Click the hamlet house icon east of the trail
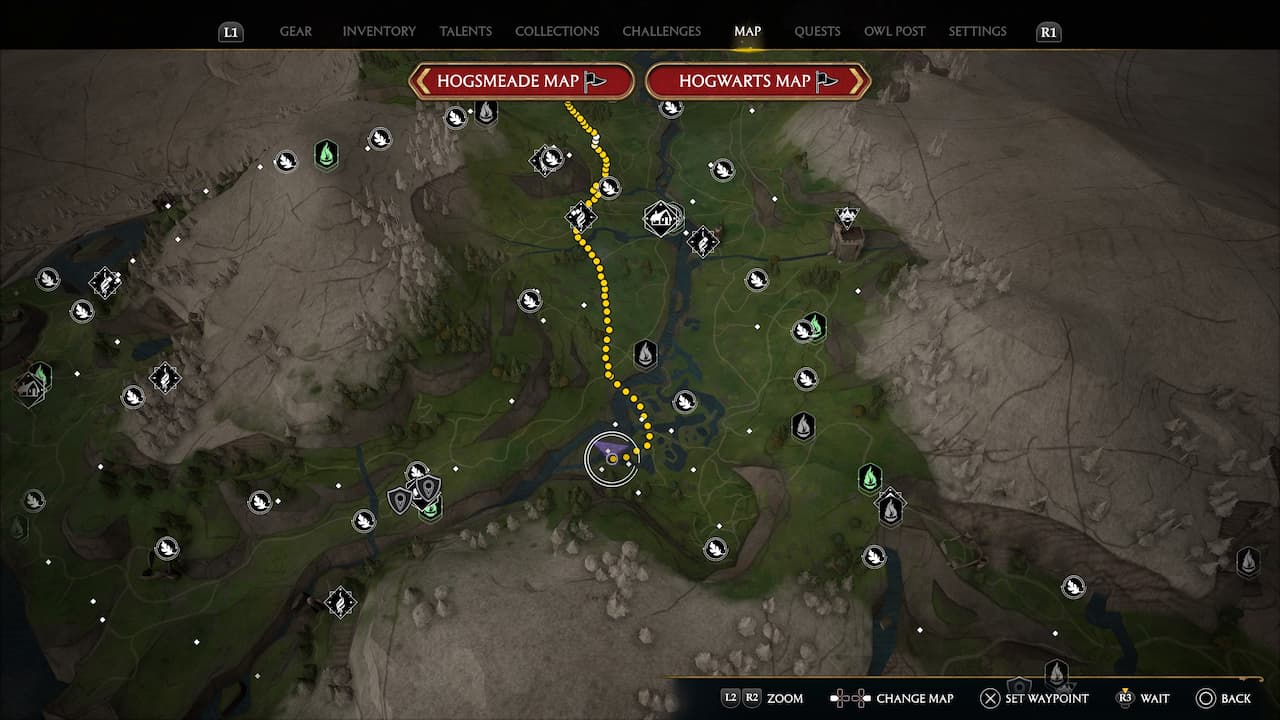 [660, 216]
